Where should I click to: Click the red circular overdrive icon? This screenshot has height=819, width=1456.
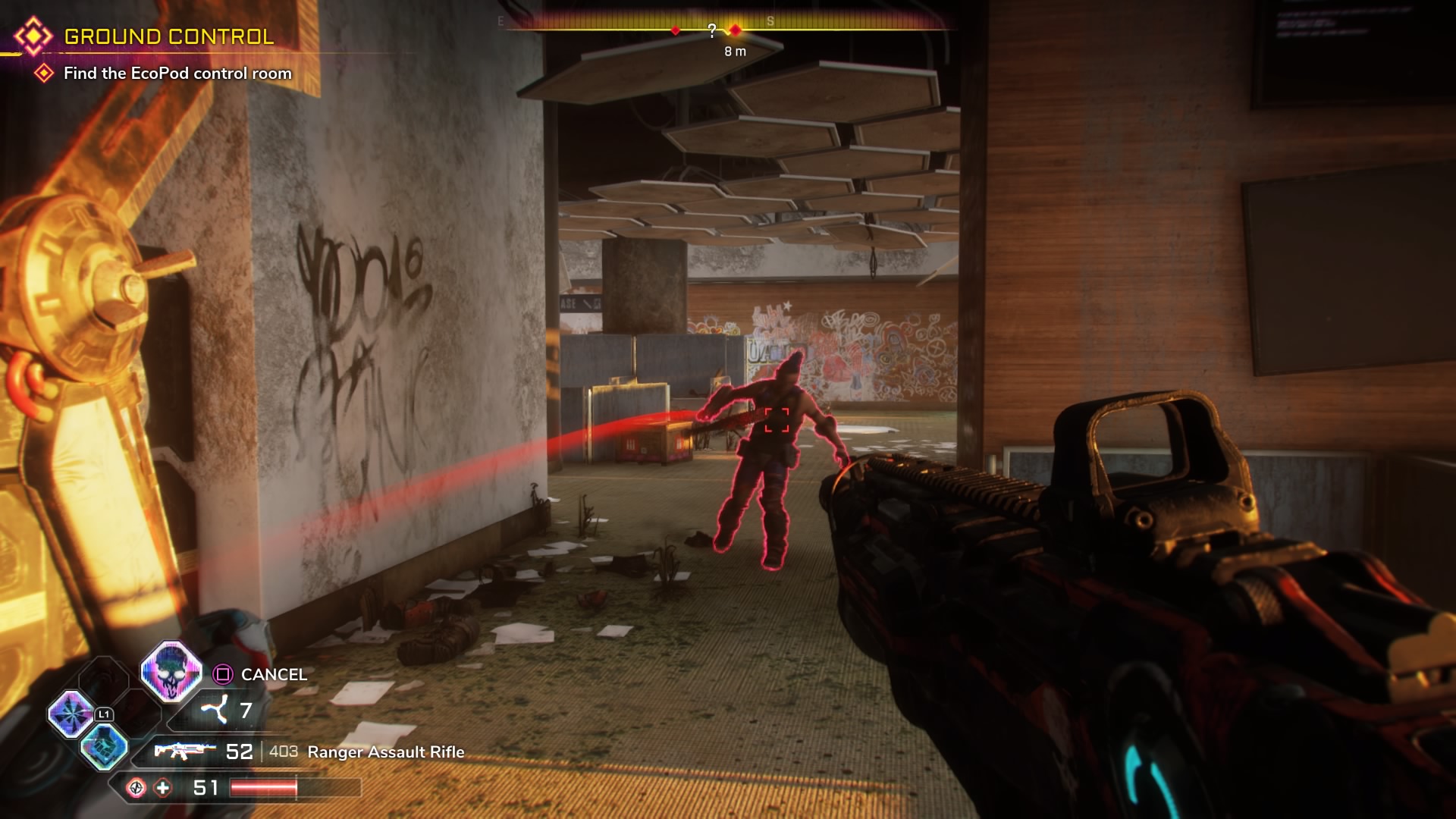(136, 788)
